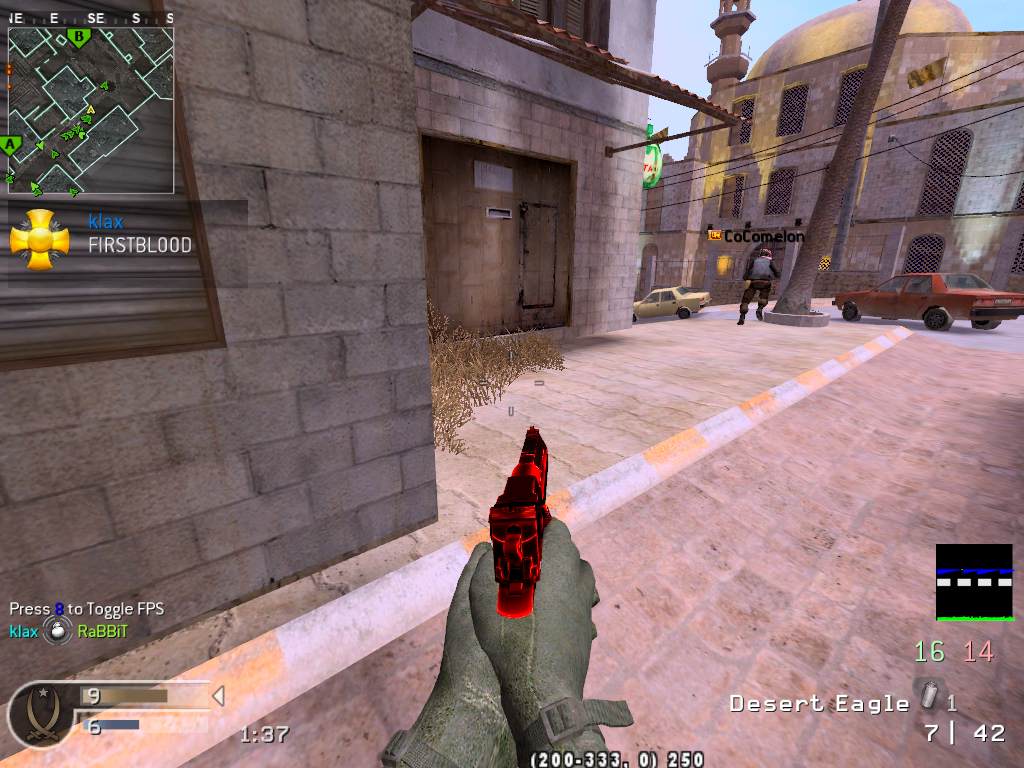
Task: Click the kill icon between klax and RaBBiT
Action: [58, 631]
